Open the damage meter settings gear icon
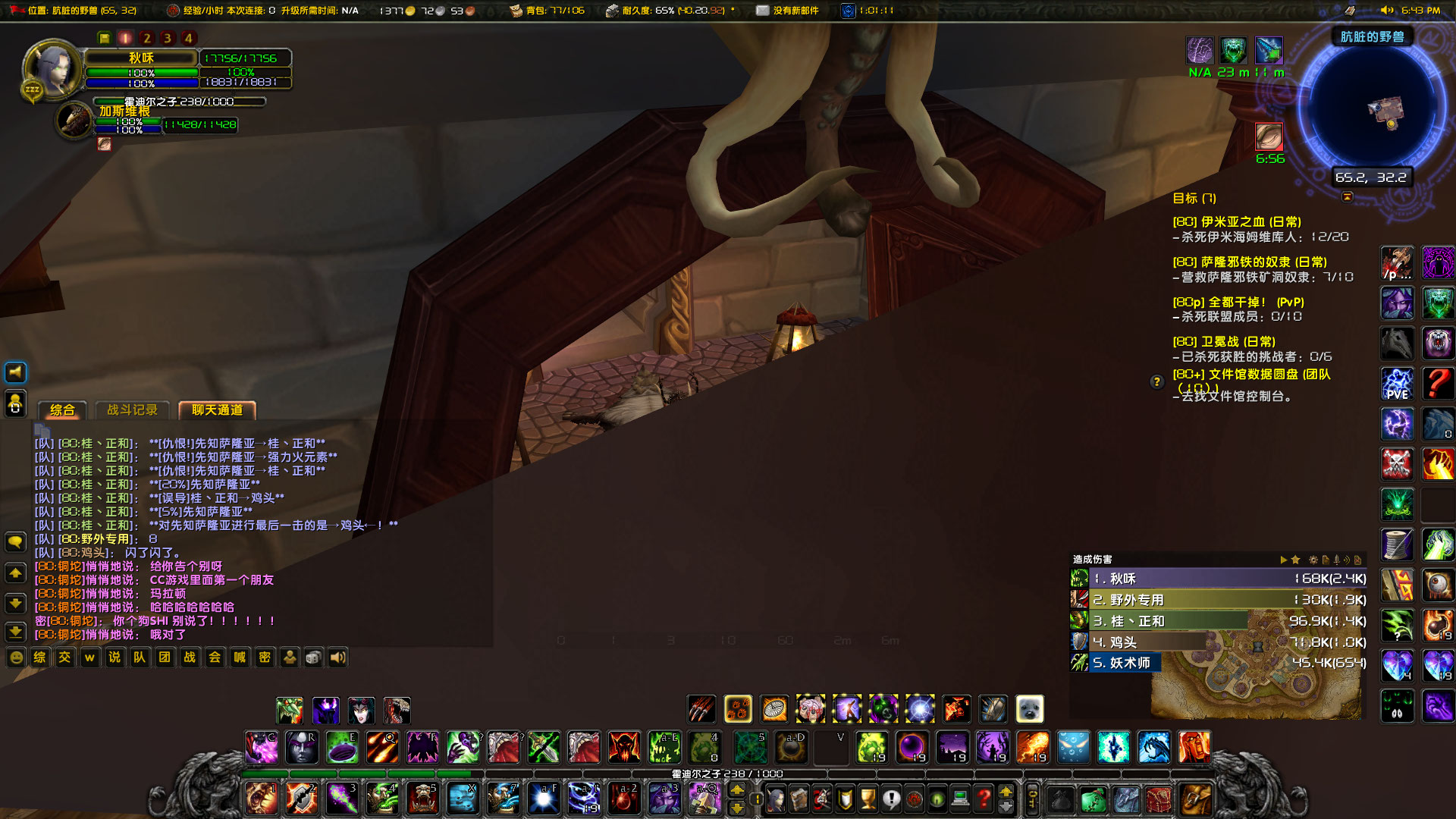 (1313, 560)
